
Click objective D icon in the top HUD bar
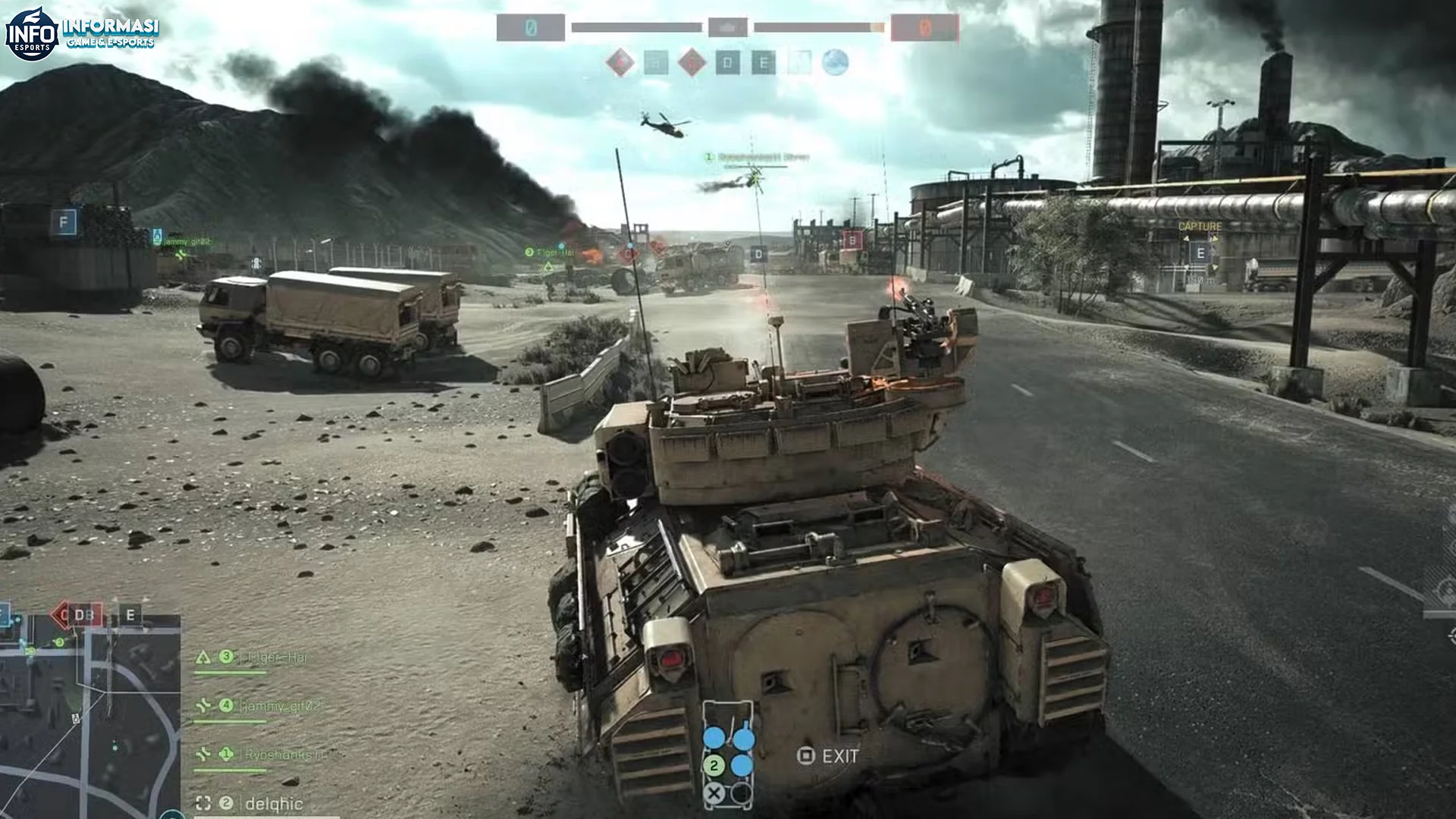[x=730, y=62]
